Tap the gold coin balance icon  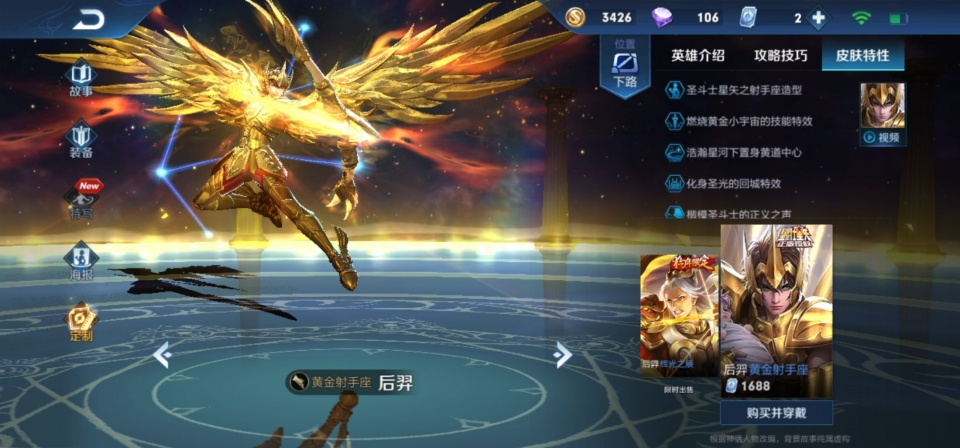tap(577, 17)
